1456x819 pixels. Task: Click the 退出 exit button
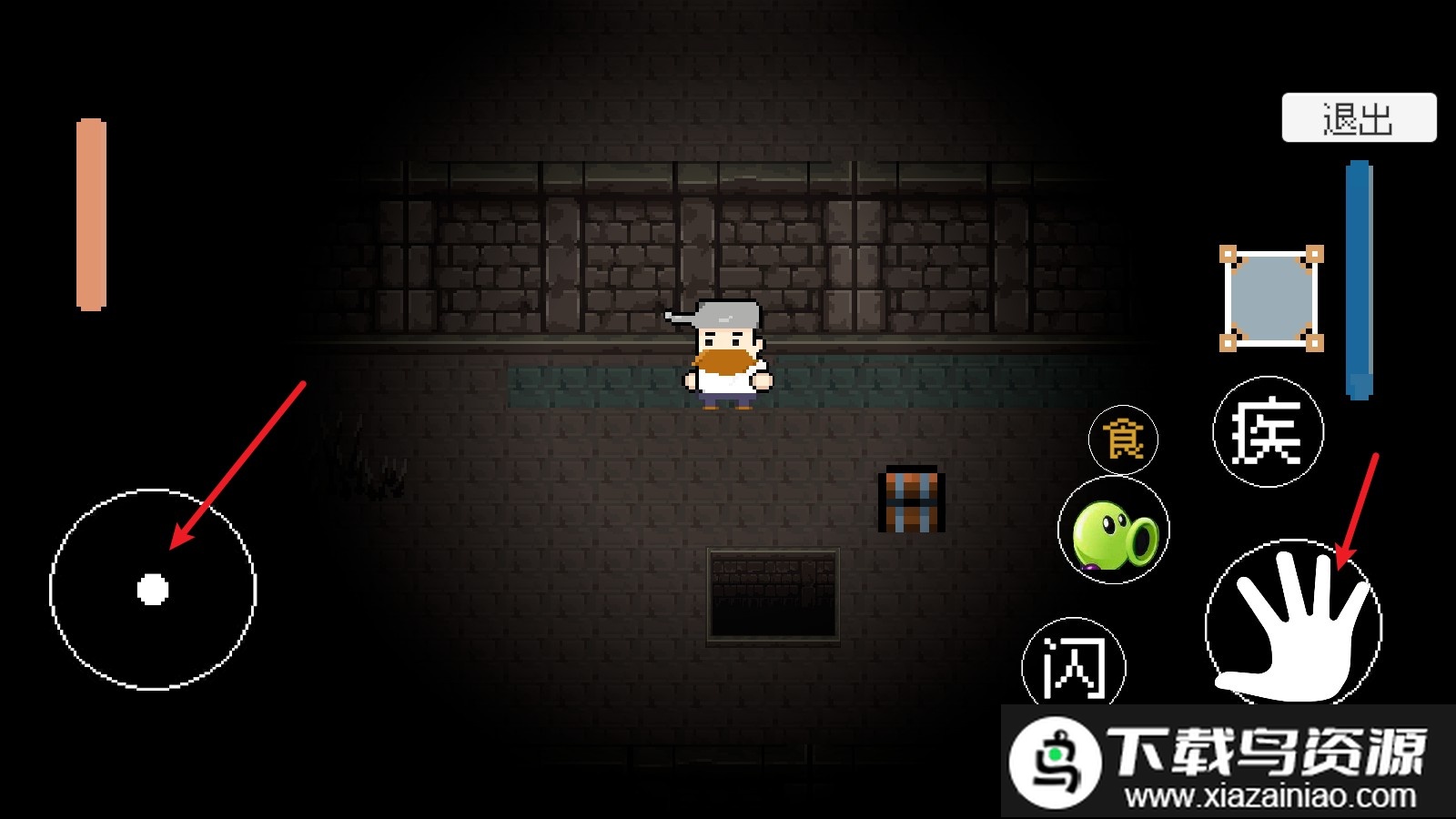point(1359,117)
